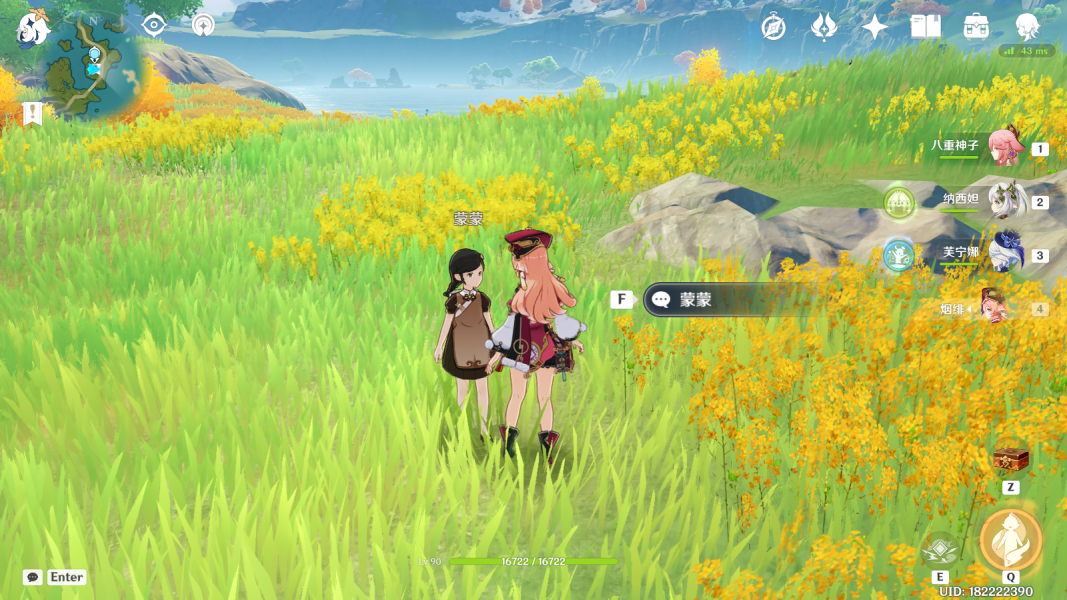The width and height of the screenshot is (1067, 600).
Task: Open the winged battle pass icon
Action: (824, 27)
